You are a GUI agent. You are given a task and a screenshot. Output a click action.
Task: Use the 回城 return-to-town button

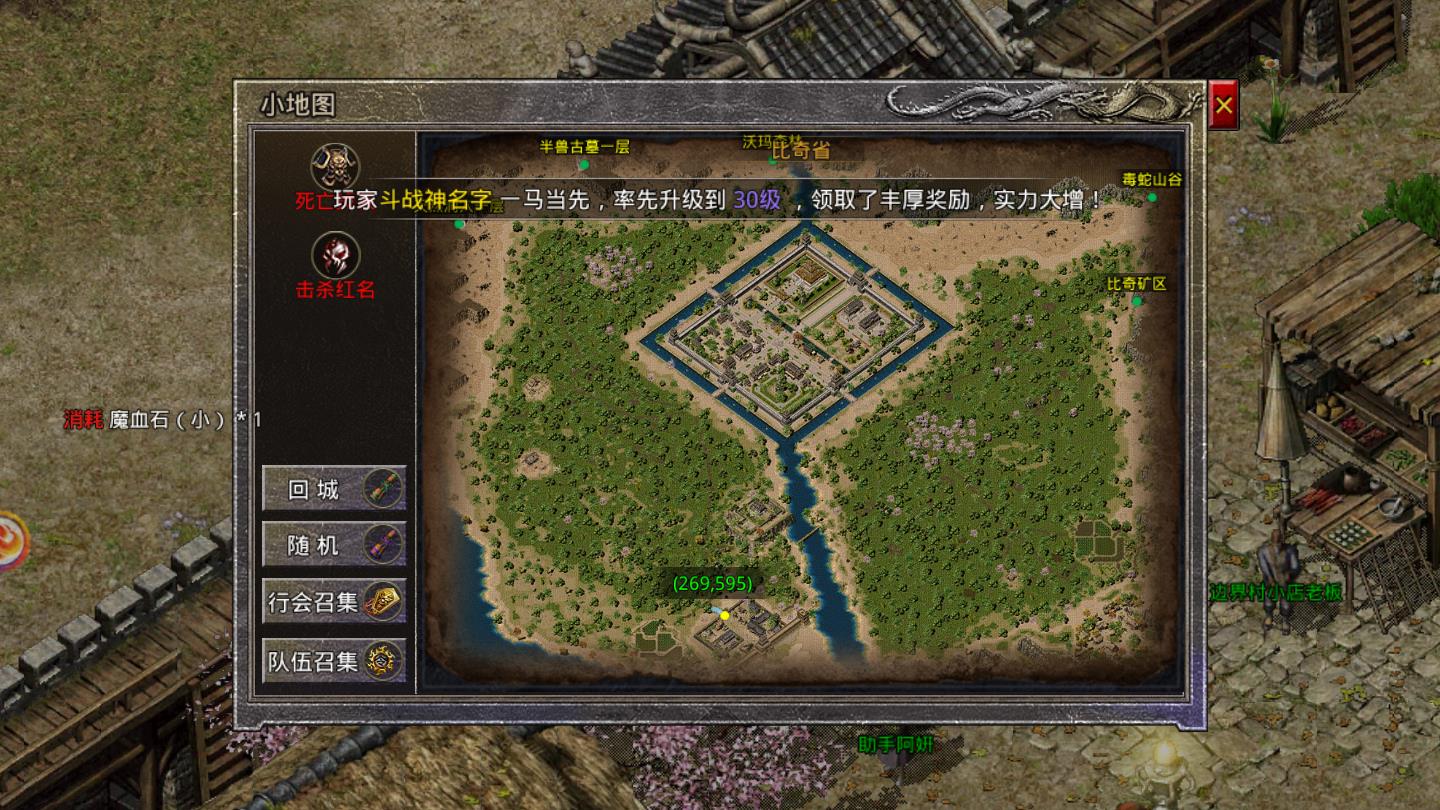[334, 489]
